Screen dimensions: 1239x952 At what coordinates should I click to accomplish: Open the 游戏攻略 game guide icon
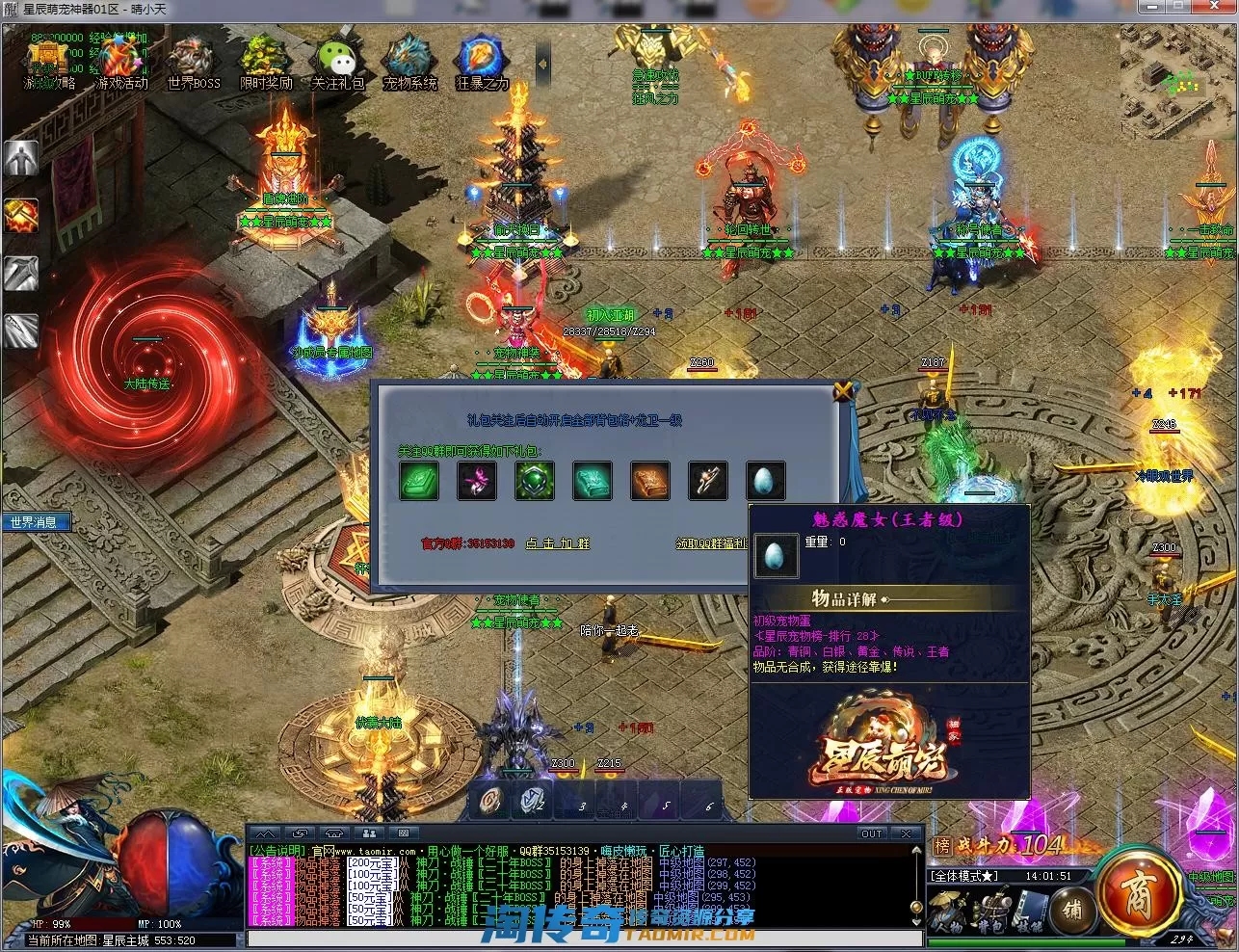click(47, 62)
